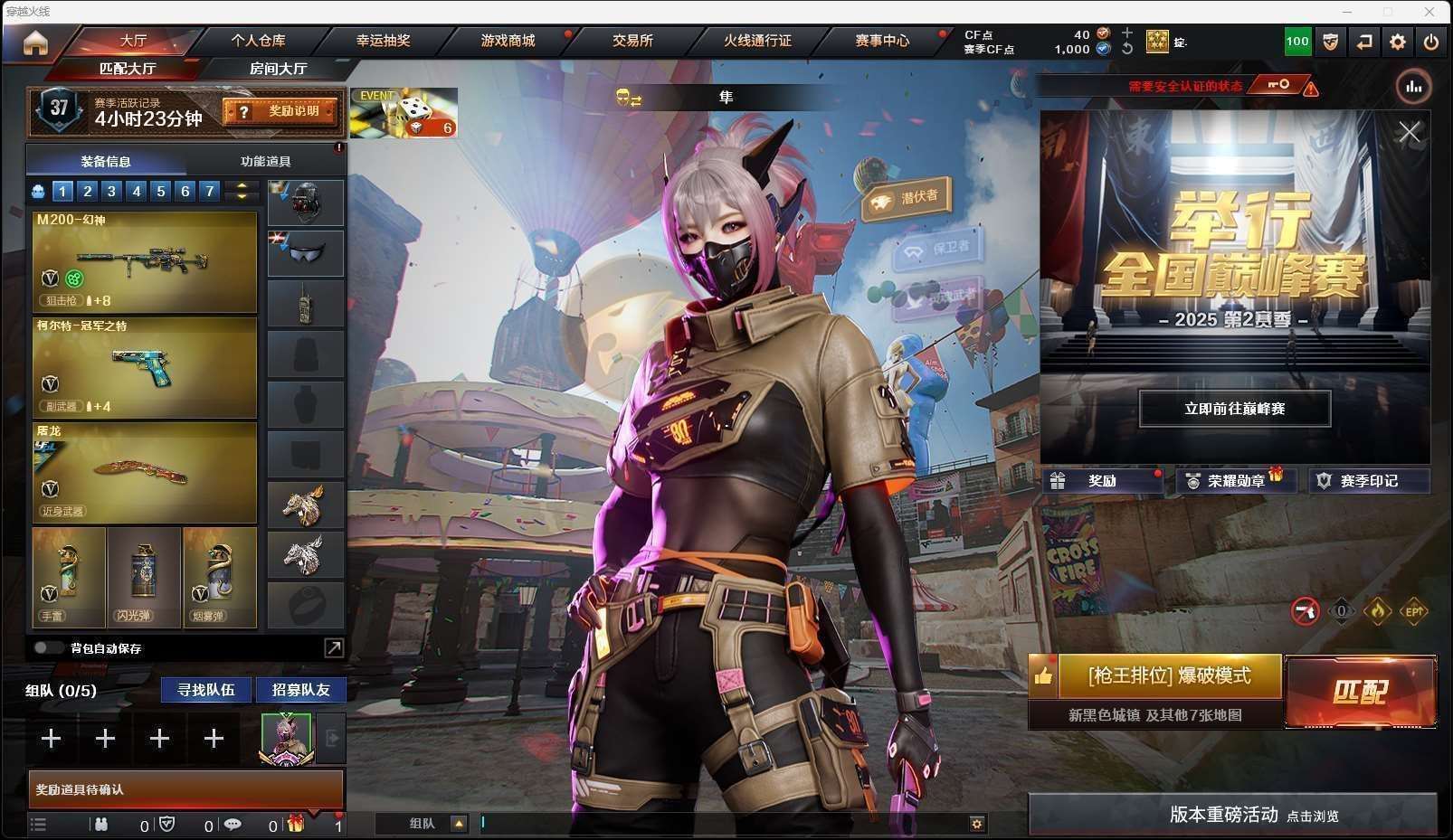Start matchmaking with the 匹配 button

(x=1360, y=692)
